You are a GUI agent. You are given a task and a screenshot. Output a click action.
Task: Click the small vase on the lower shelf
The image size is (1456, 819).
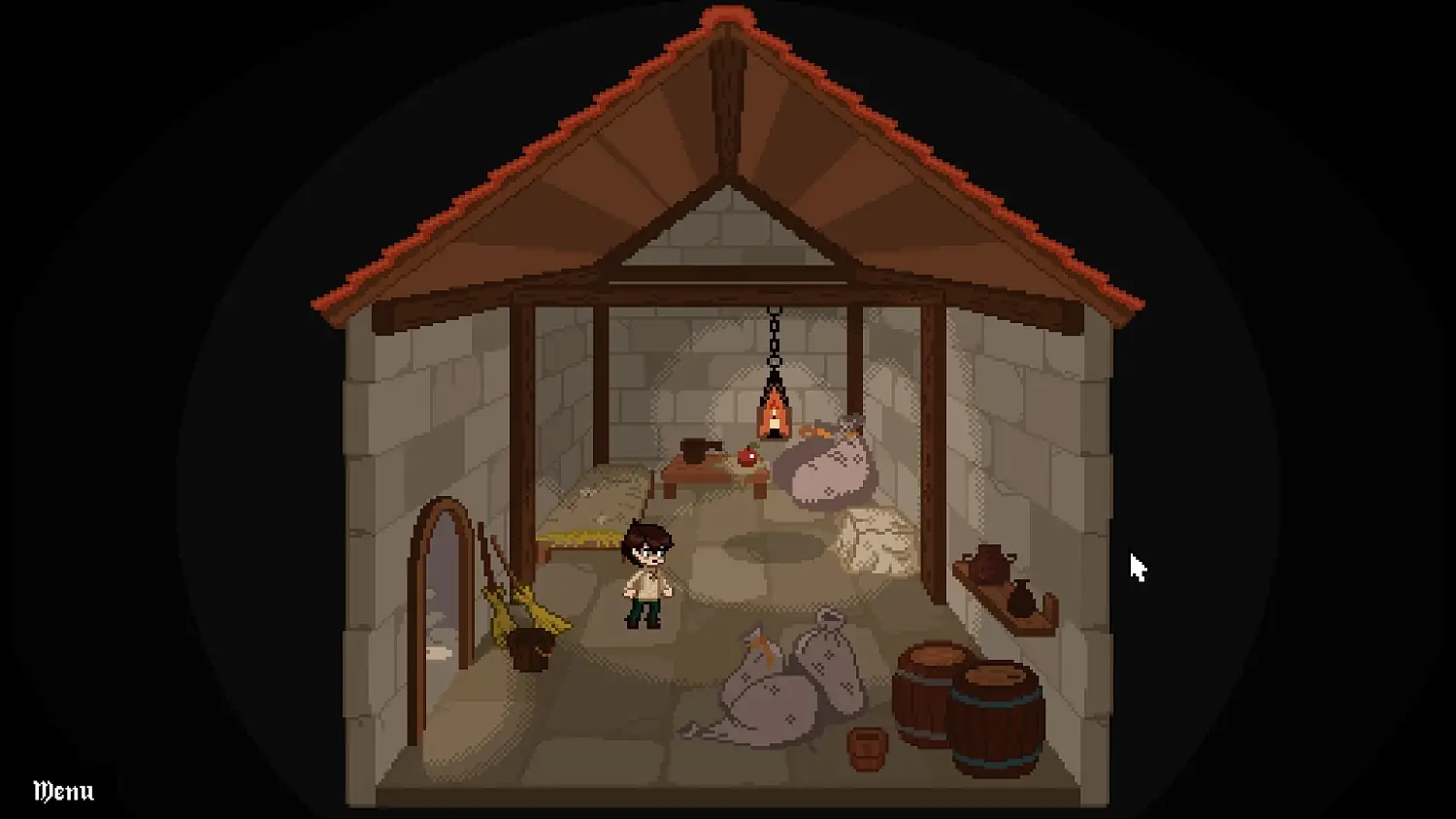[x=1022, y=596]
